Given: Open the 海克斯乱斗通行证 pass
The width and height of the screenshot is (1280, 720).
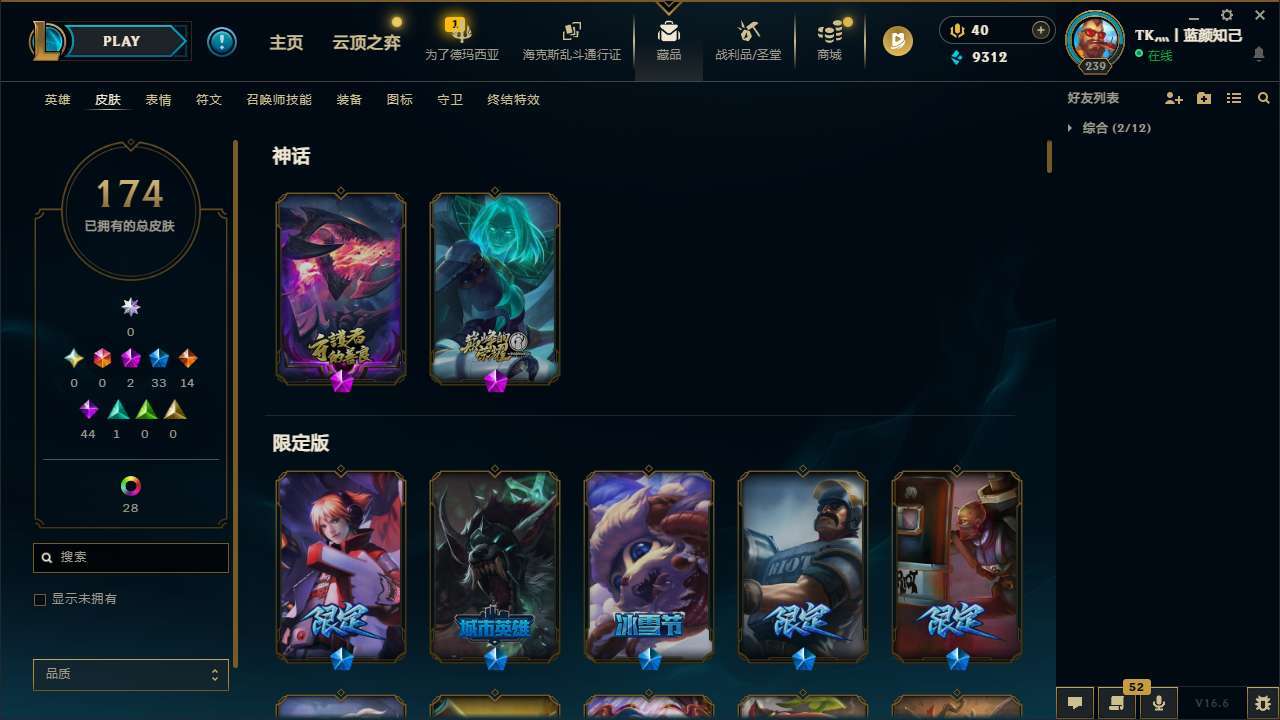Looking at the screenshot, I should click(571, 42).
